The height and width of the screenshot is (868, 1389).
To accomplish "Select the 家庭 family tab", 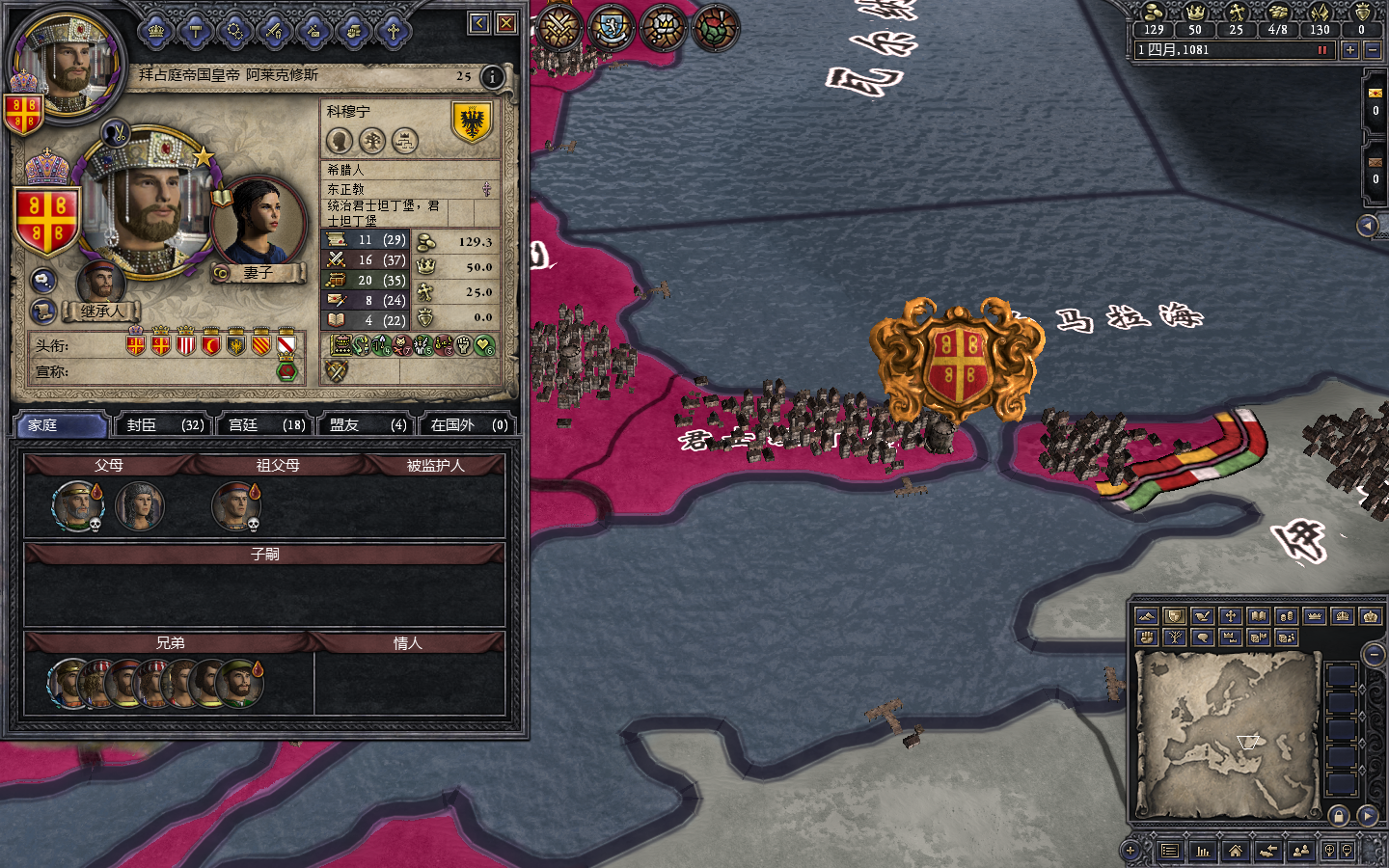I will [x=60, y=424].
